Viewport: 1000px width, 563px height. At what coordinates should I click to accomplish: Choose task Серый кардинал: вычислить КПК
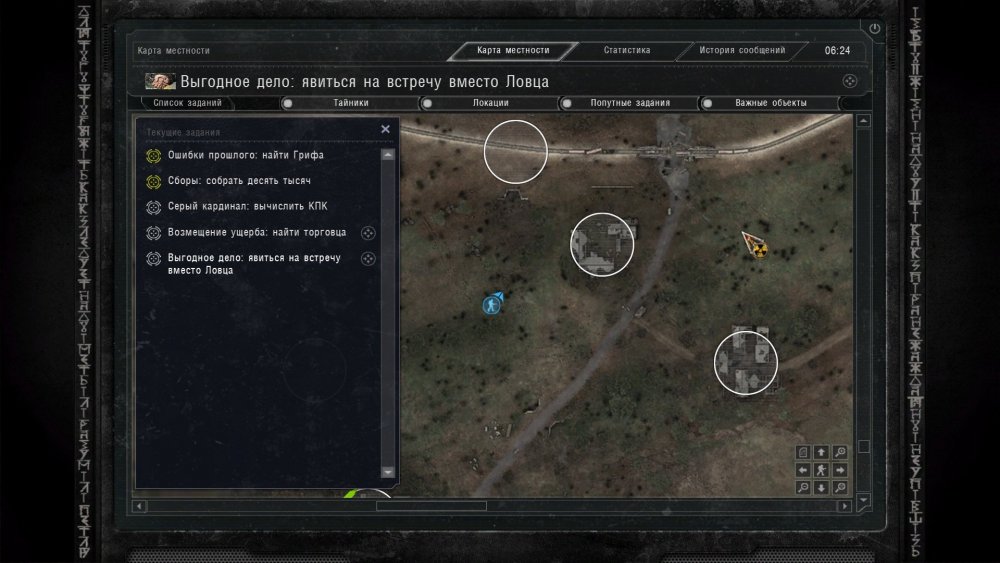click(247, 207)
